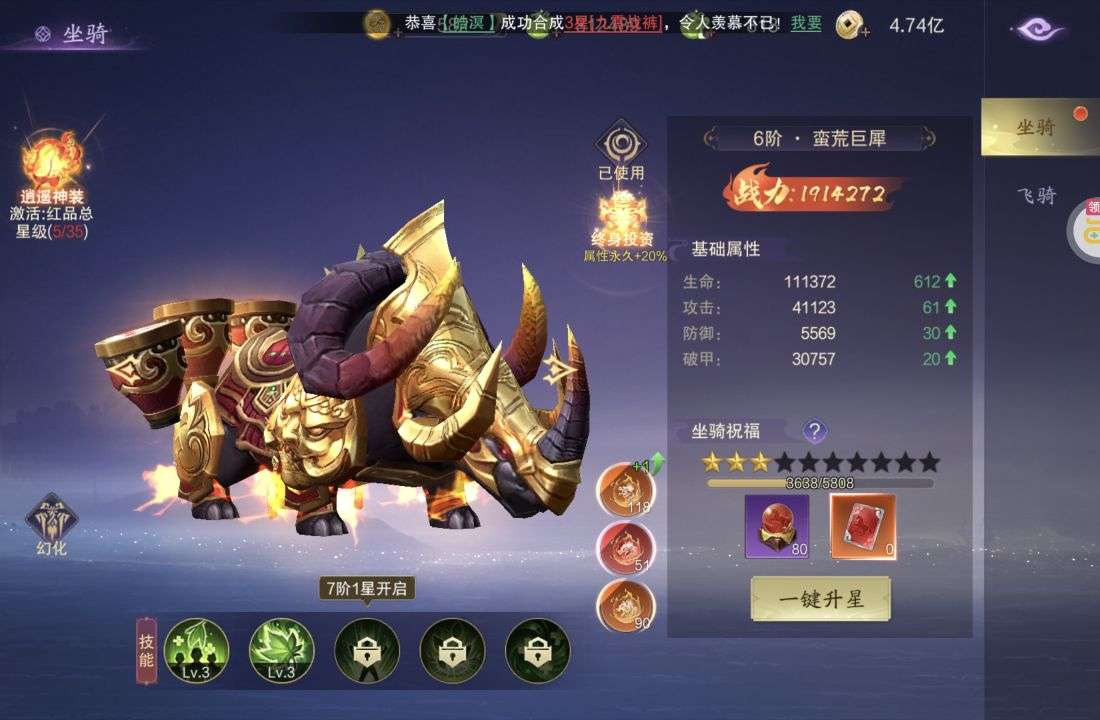Switch to the 飞骑 tab
The width and height of the screenshot is (1100, 720).
pyautogui.click(x=1035, y=196)
